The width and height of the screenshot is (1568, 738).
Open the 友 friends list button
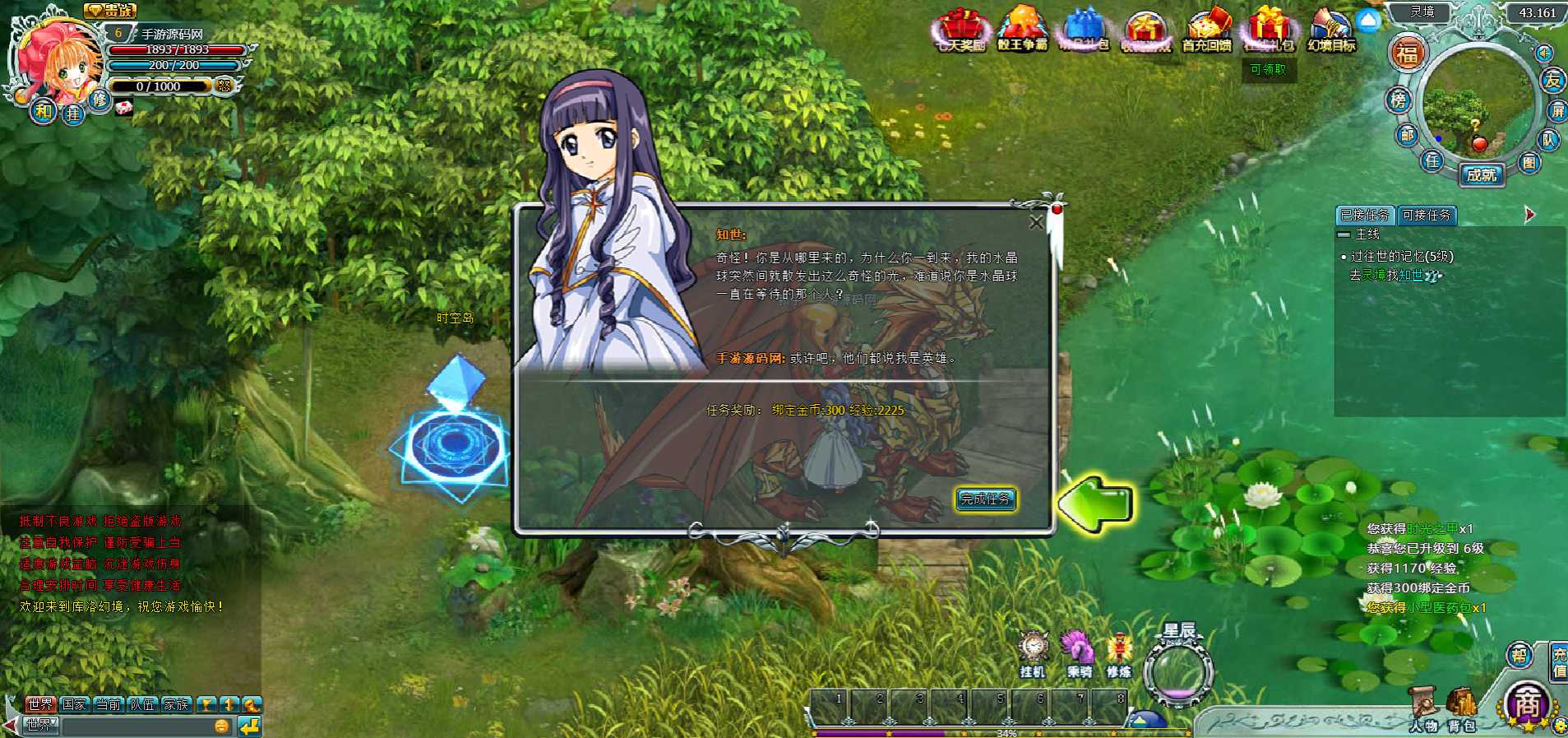click(1552, 81)
